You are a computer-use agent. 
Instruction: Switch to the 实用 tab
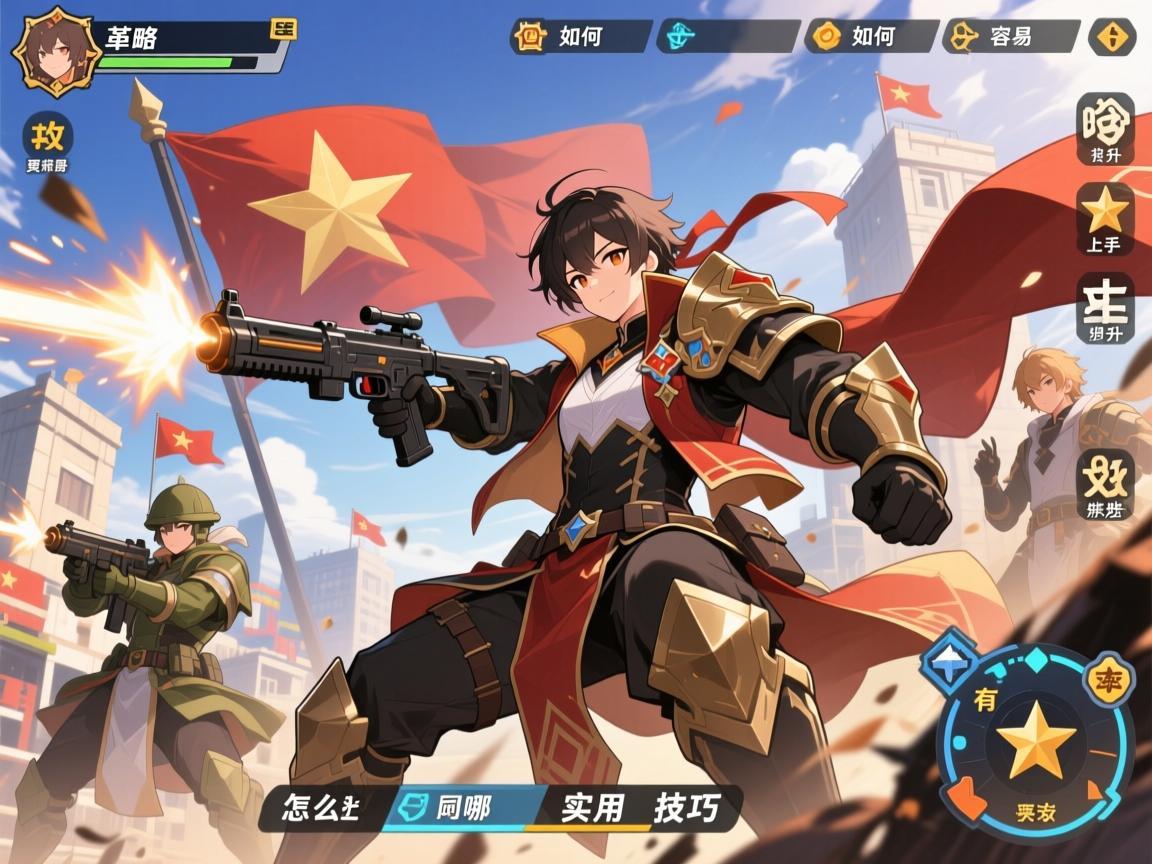click(x=592, y=808)
